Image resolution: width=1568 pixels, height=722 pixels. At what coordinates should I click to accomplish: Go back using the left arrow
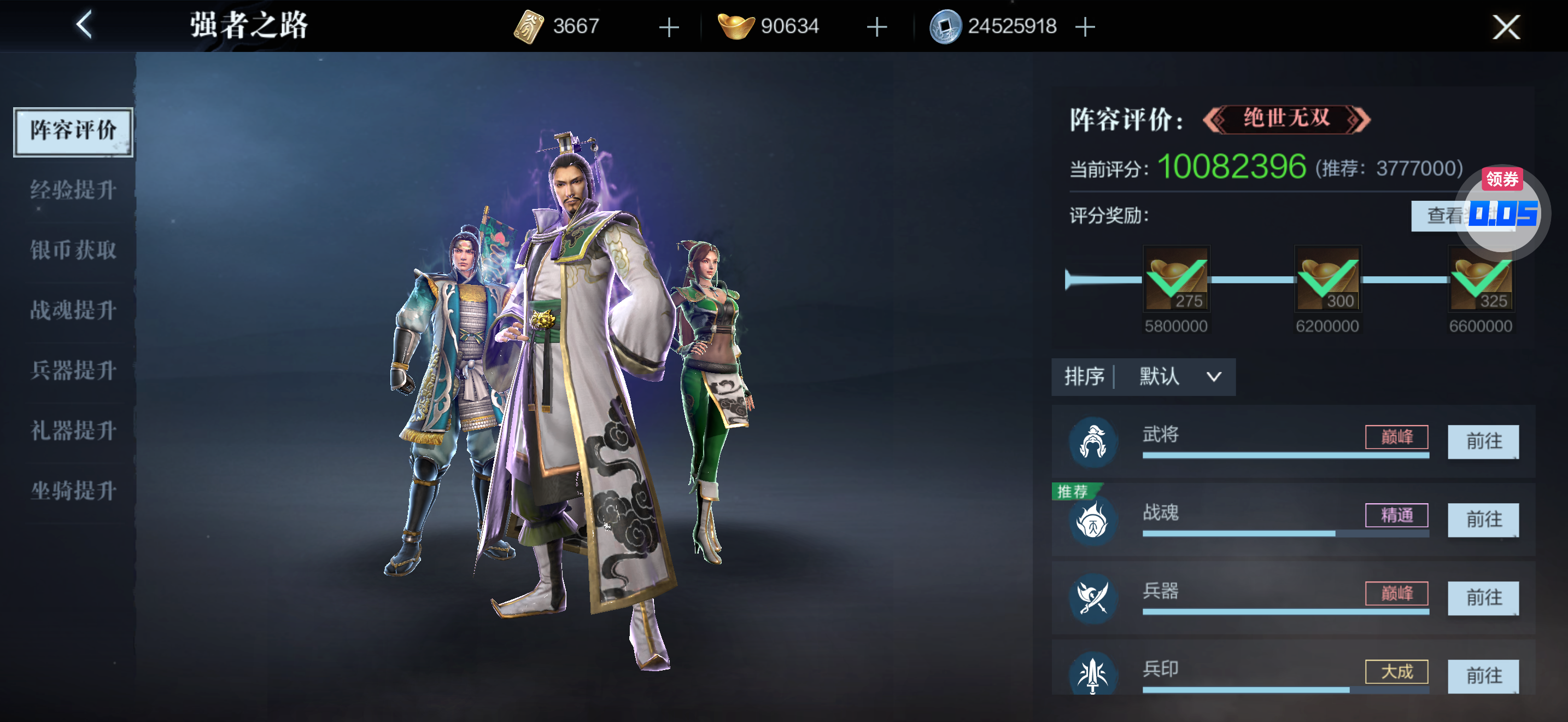coord(84,25)
